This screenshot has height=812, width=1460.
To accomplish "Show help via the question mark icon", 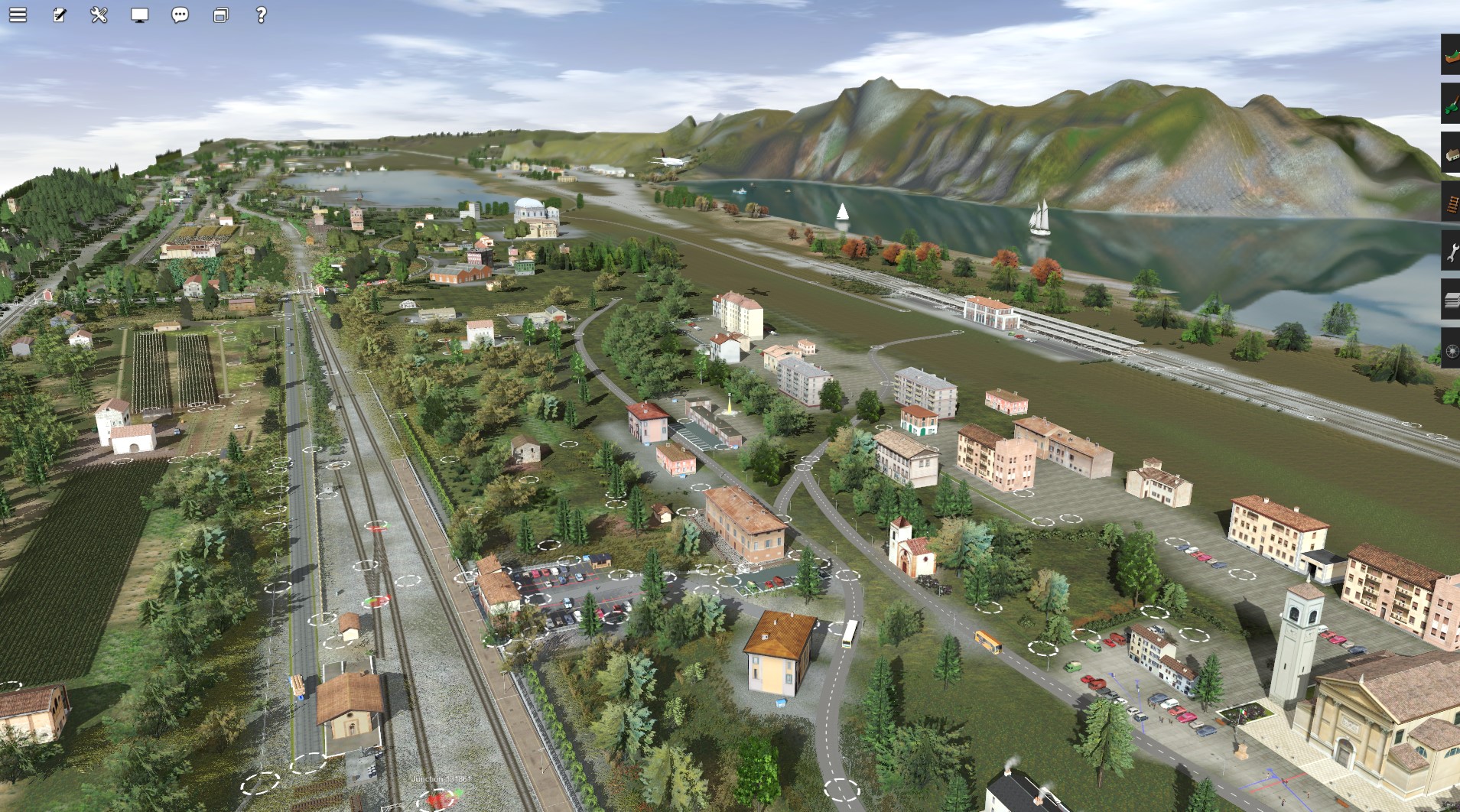I will point(261,15).
